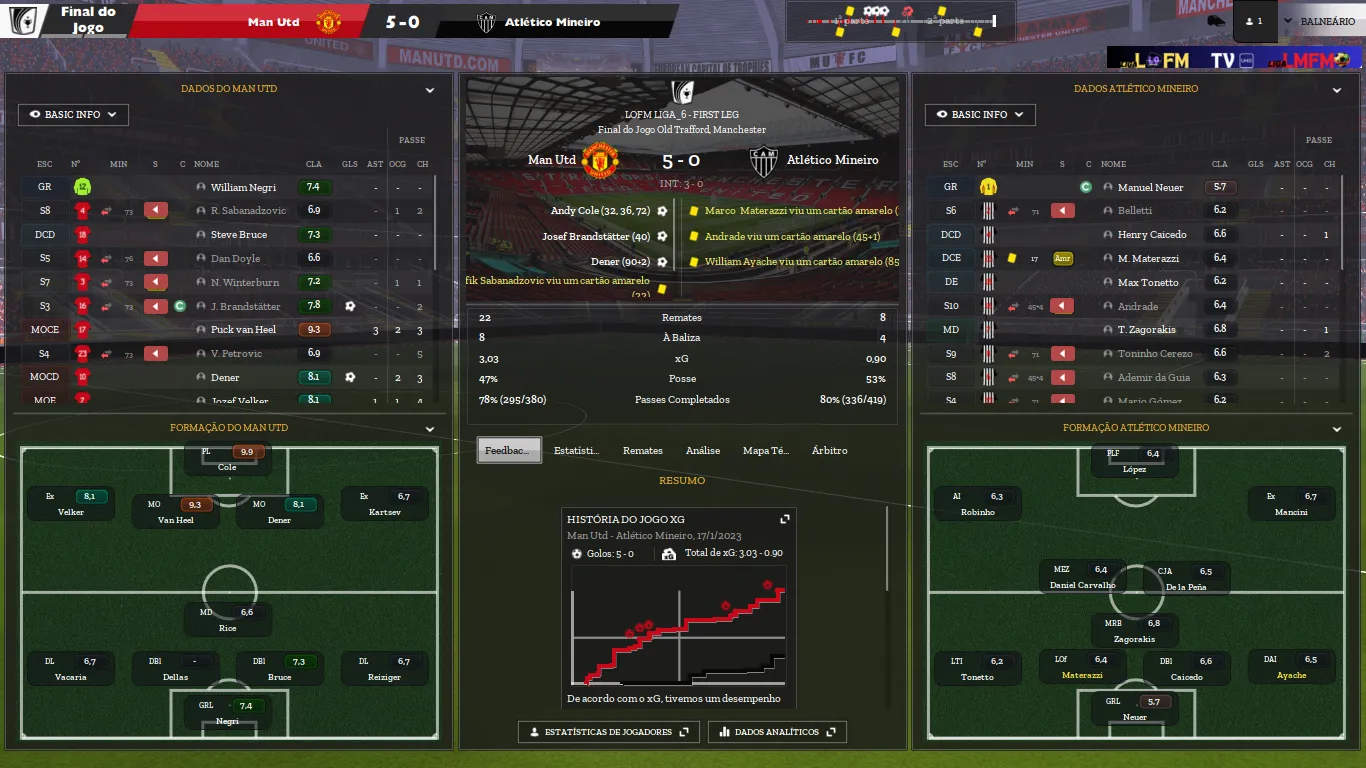1366x768 pixels.
Task: Switch to the Estatísticas tab
Action: 576,451
